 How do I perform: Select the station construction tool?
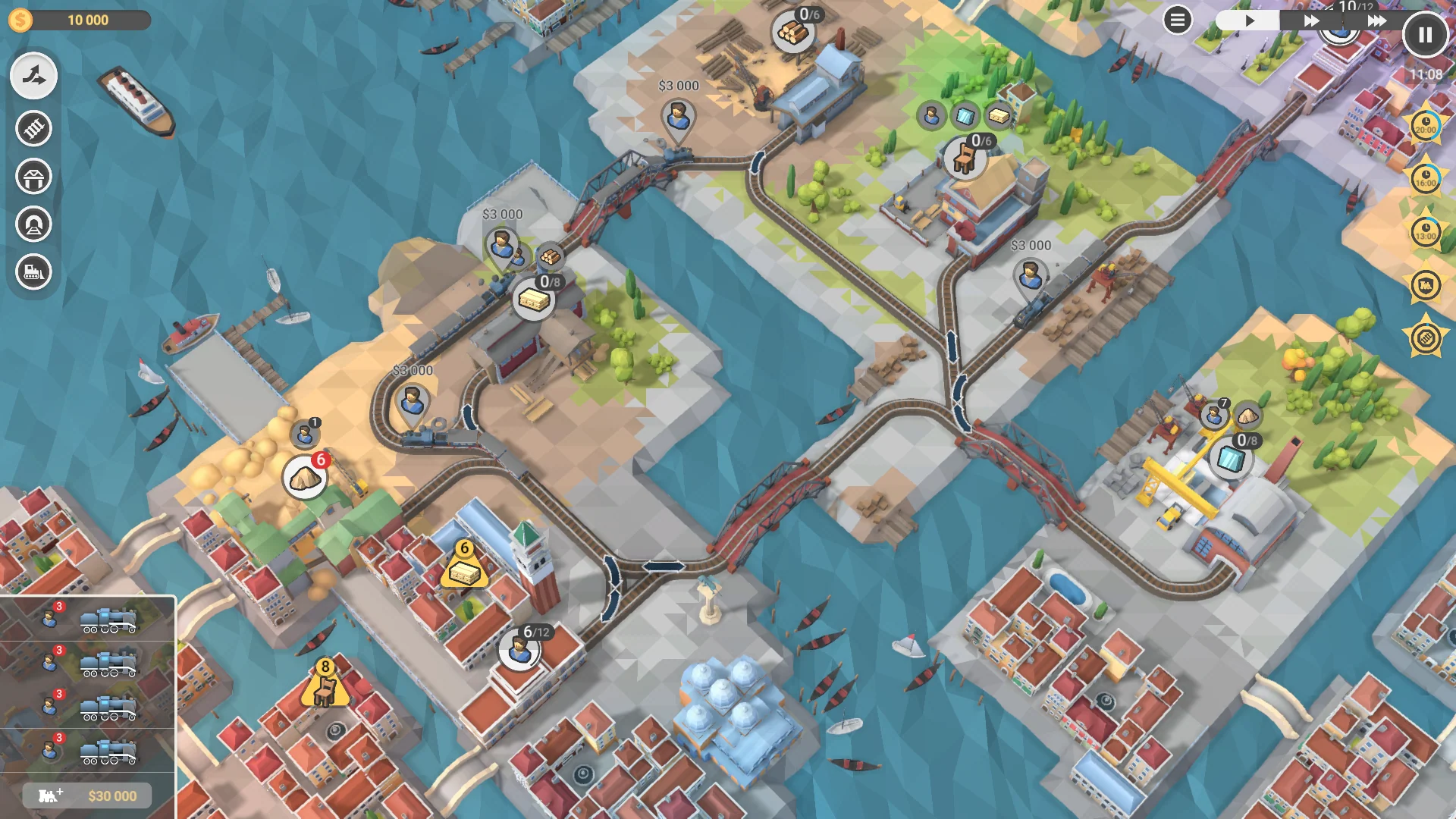(x=34, y=177)
